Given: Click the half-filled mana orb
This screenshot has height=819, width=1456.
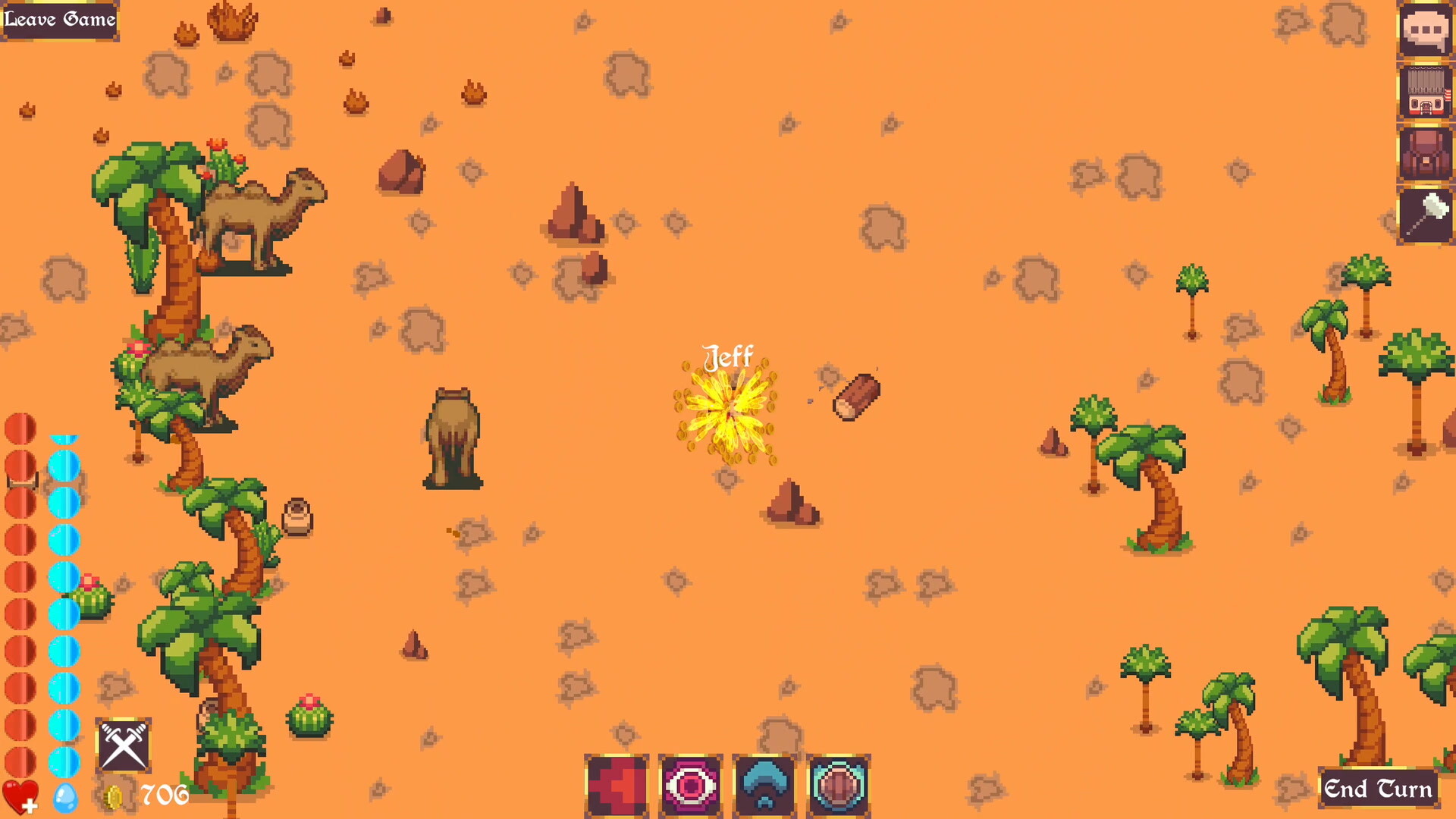Looking at the screenshot, I should click(65, 438).
